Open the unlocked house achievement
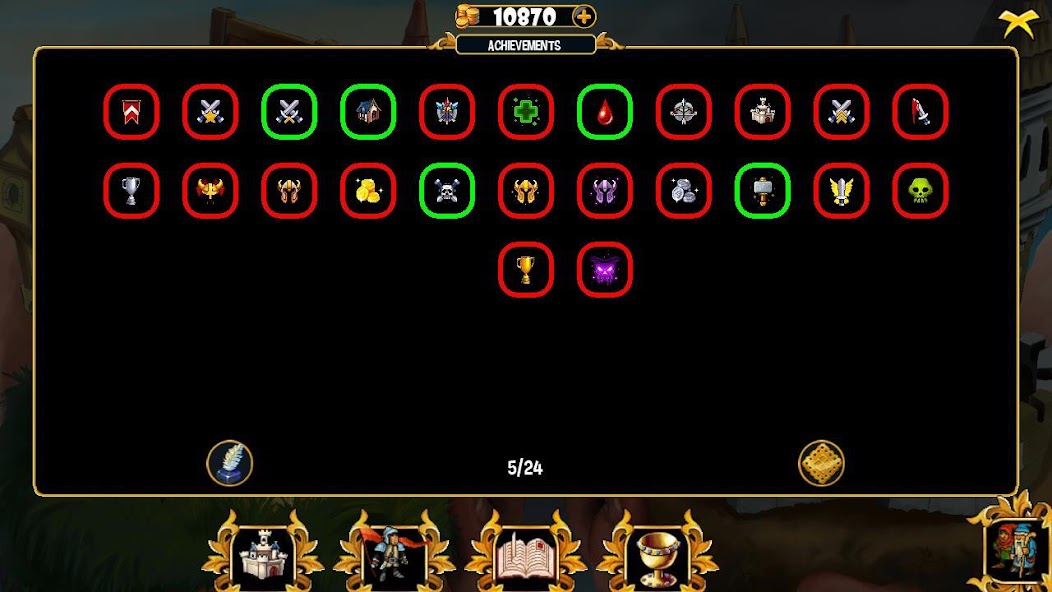The width and height of the screenshot is (1052, 592). 368,112
